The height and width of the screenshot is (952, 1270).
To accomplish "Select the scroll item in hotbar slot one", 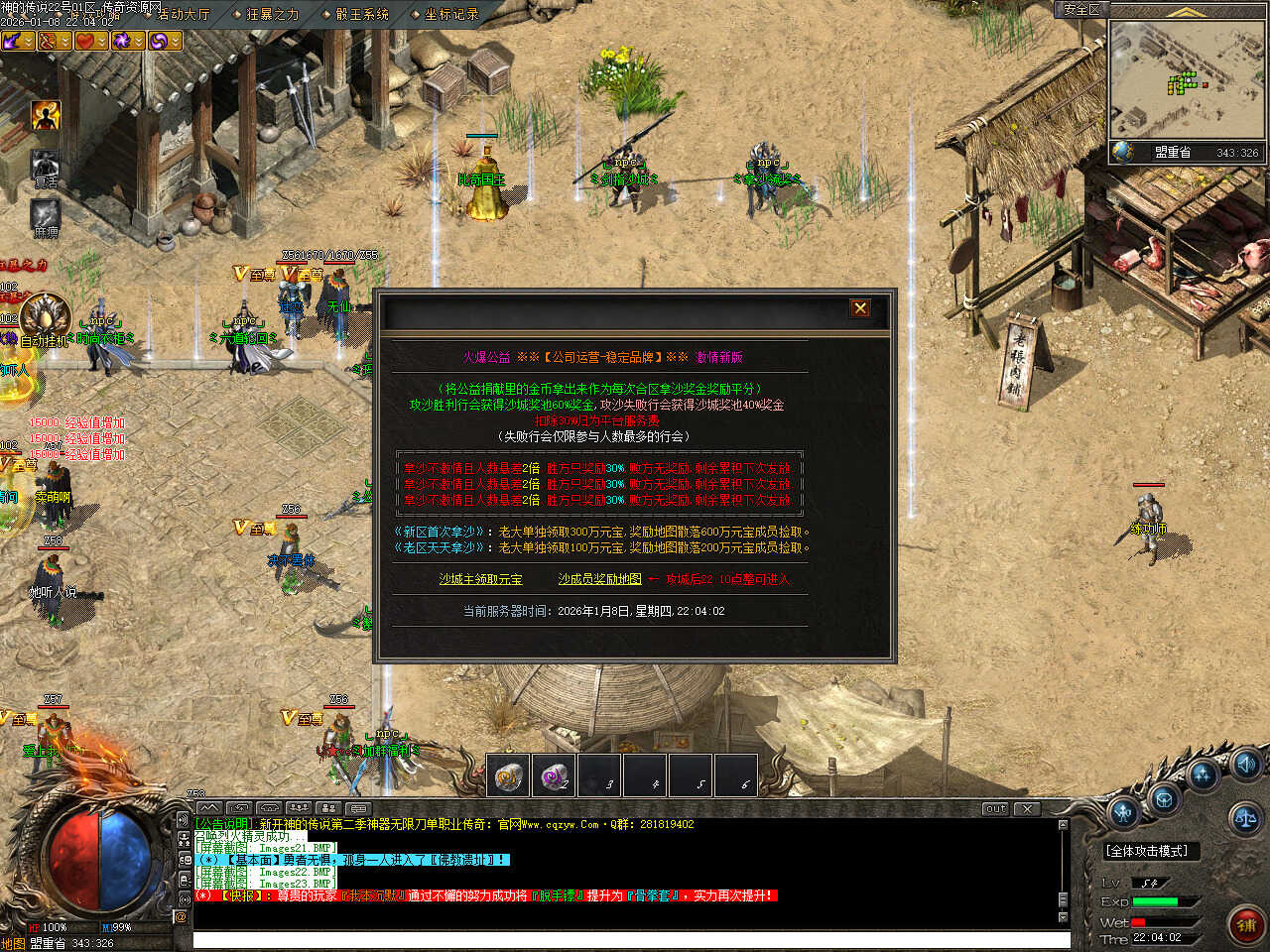I will coord(509,775).
